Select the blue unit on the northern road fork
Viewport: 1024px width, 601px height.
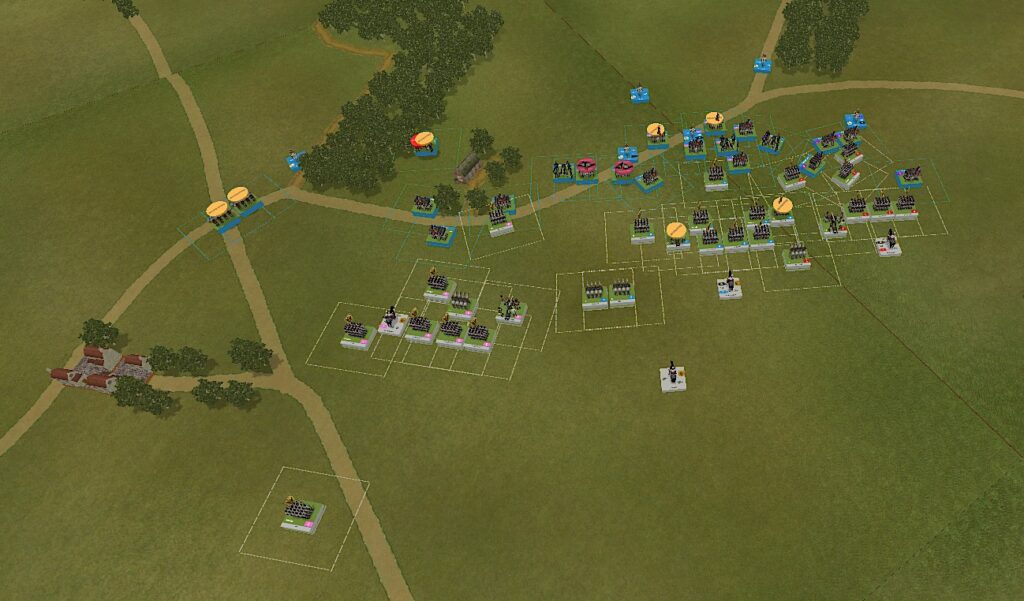(x=763, y=65)
